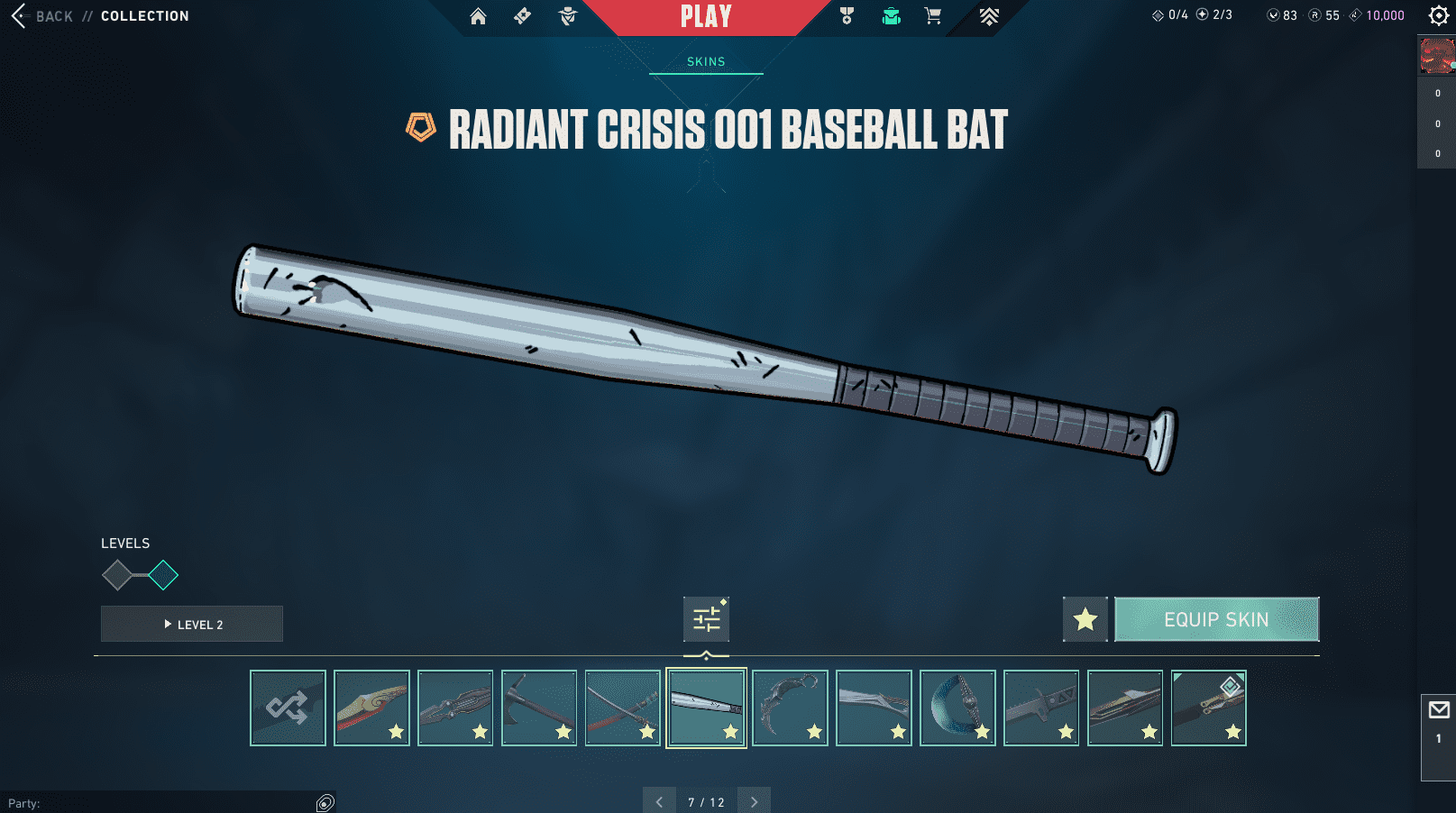The width and height of the screenshot is (1456, 813).
Task: Open the store cart icon
Action: click(x=933, y=16)
